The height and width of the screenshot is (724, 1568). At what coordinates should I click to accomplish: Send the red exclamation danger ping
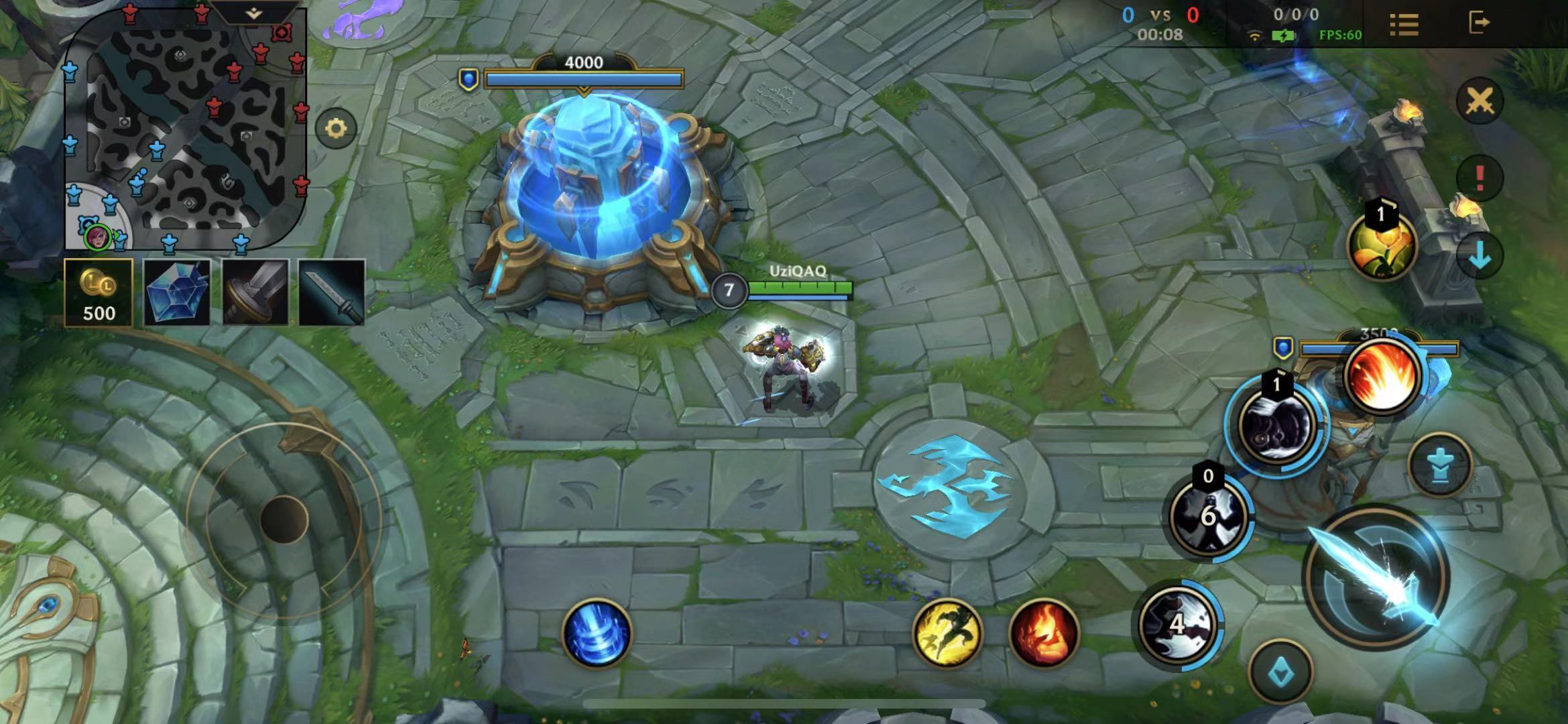tap(1480, 178)
